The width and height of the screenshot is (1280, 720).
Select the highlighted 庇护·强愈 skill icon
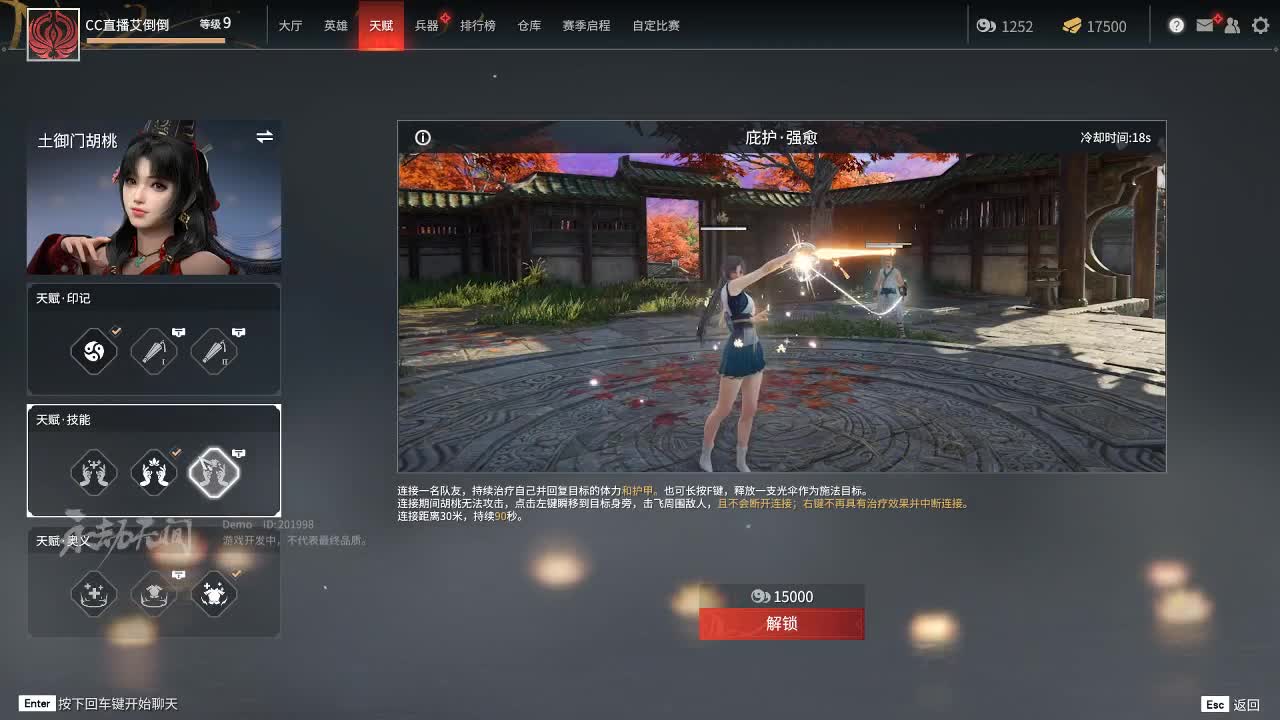[214, 472]
